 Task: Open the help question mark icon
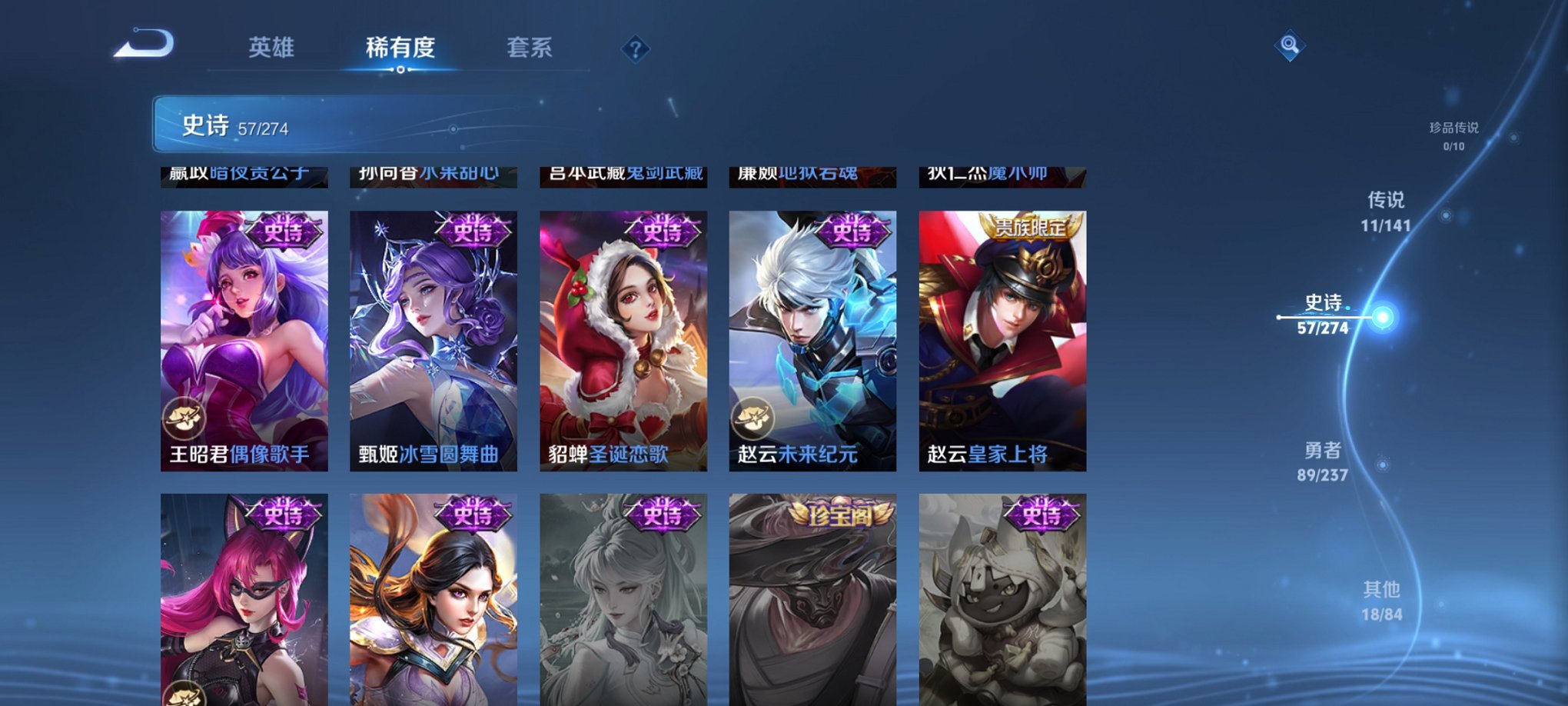pos(634,49)
